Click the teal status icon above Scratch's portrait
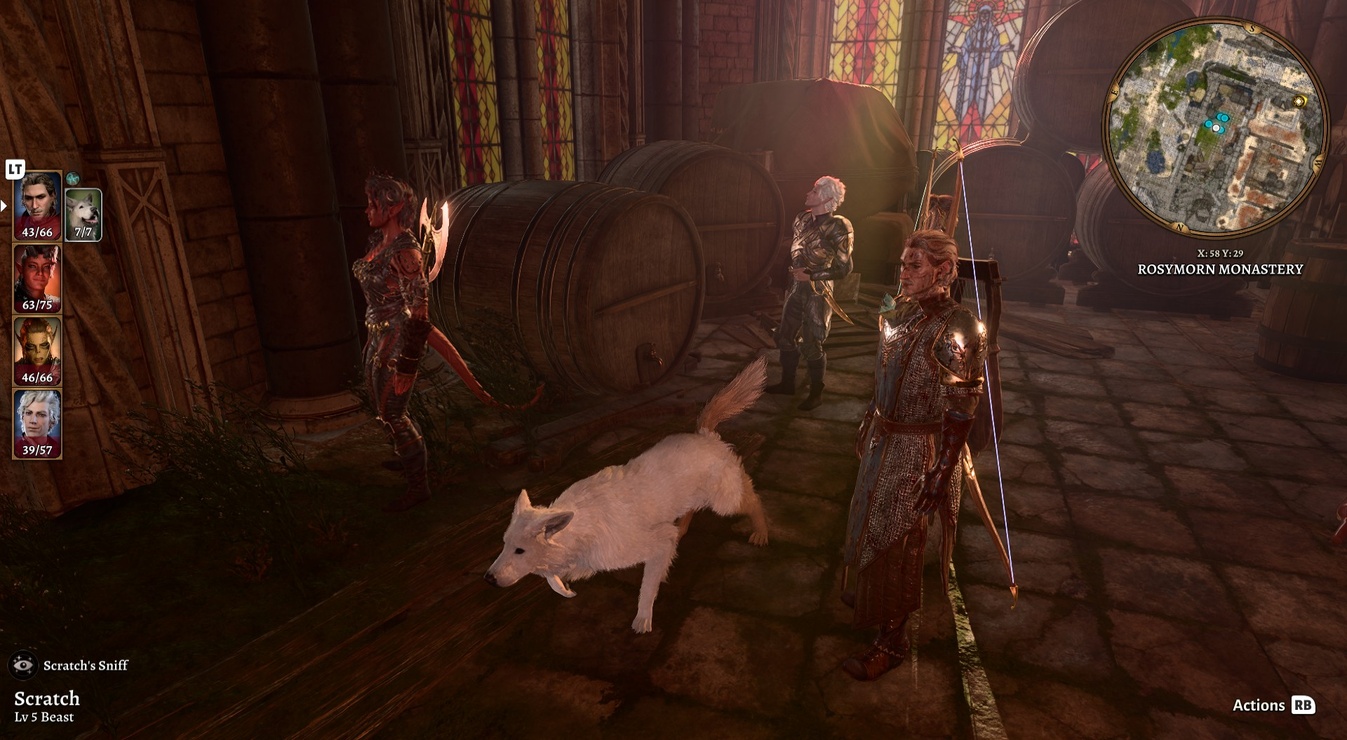Image resolution: width=1347 pixels, height=740 pixels. coord(72,180)
